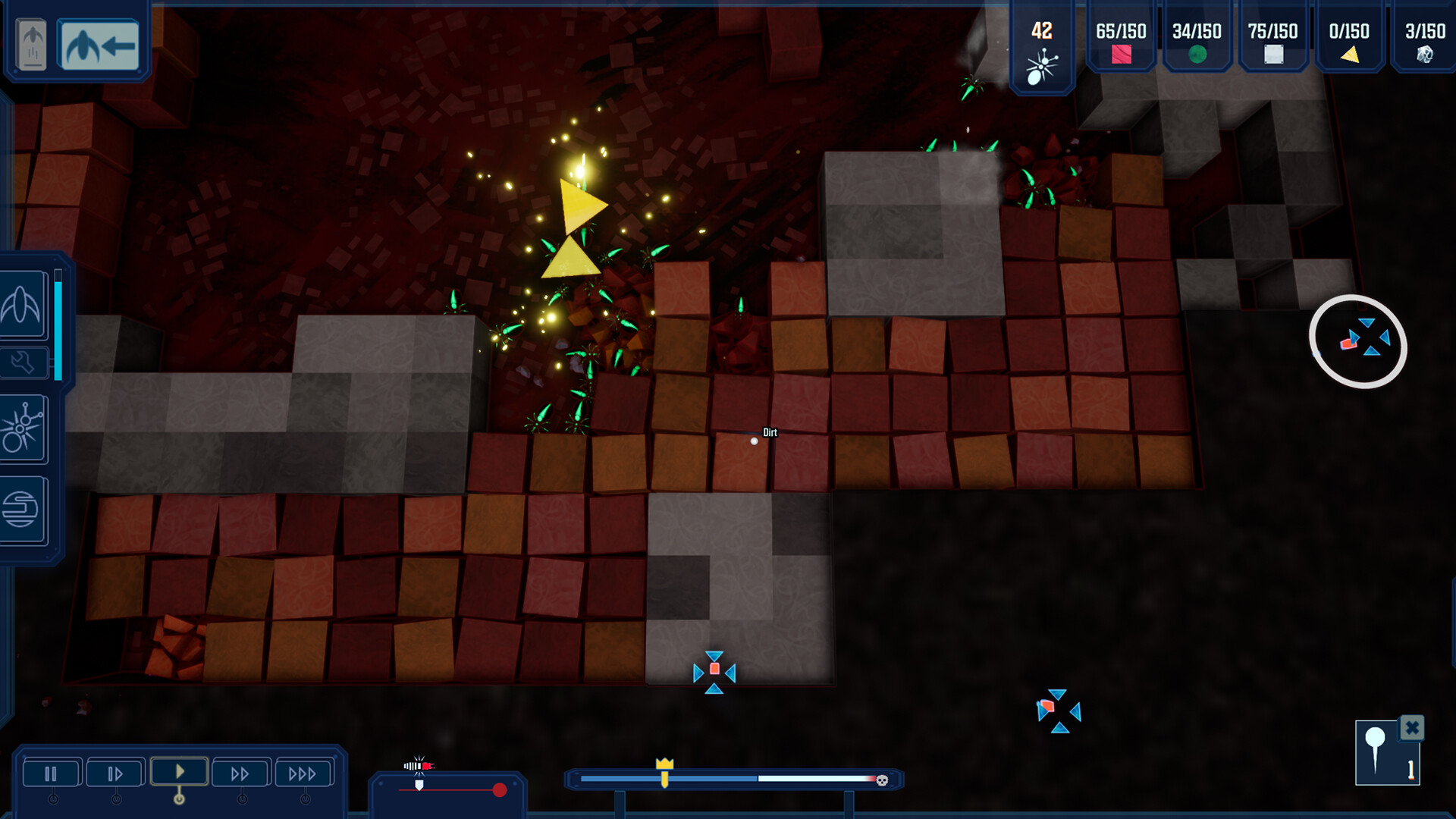Click the green leaf resource counter
Screen dimensions: 1456x819
pos(1197,55)
